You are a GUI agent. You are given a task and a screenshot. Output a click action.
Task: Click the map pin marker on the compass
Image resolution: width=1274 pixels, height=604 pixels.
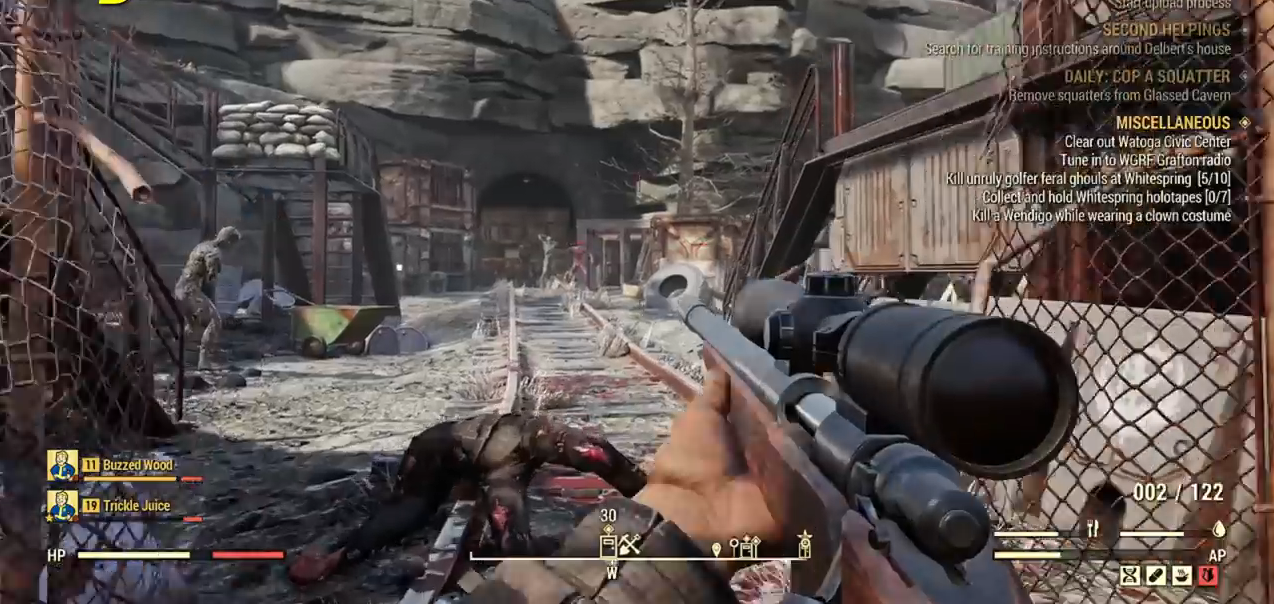coord(716,548)
